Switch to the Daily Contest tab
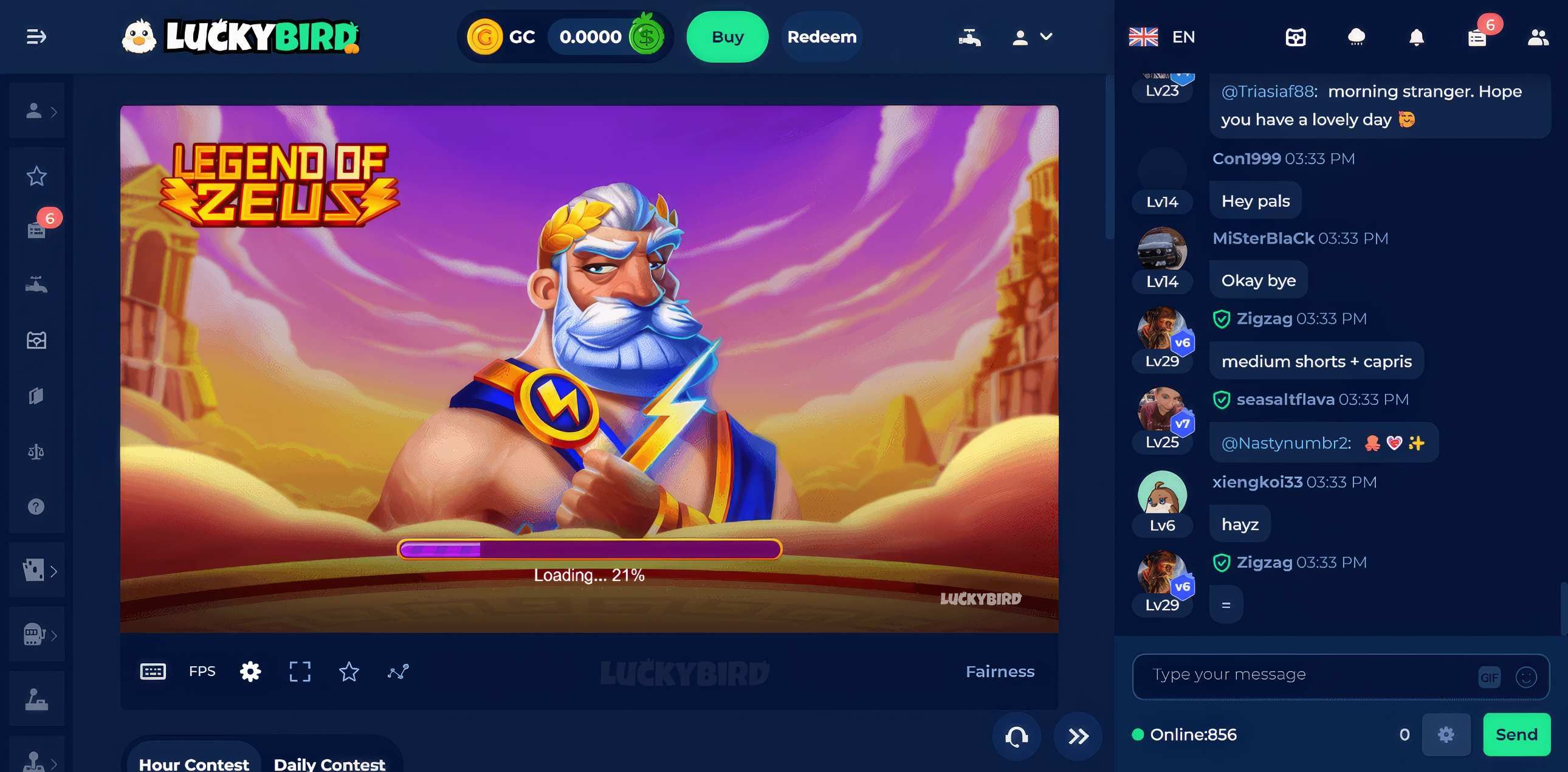 (x=329, y=763)
